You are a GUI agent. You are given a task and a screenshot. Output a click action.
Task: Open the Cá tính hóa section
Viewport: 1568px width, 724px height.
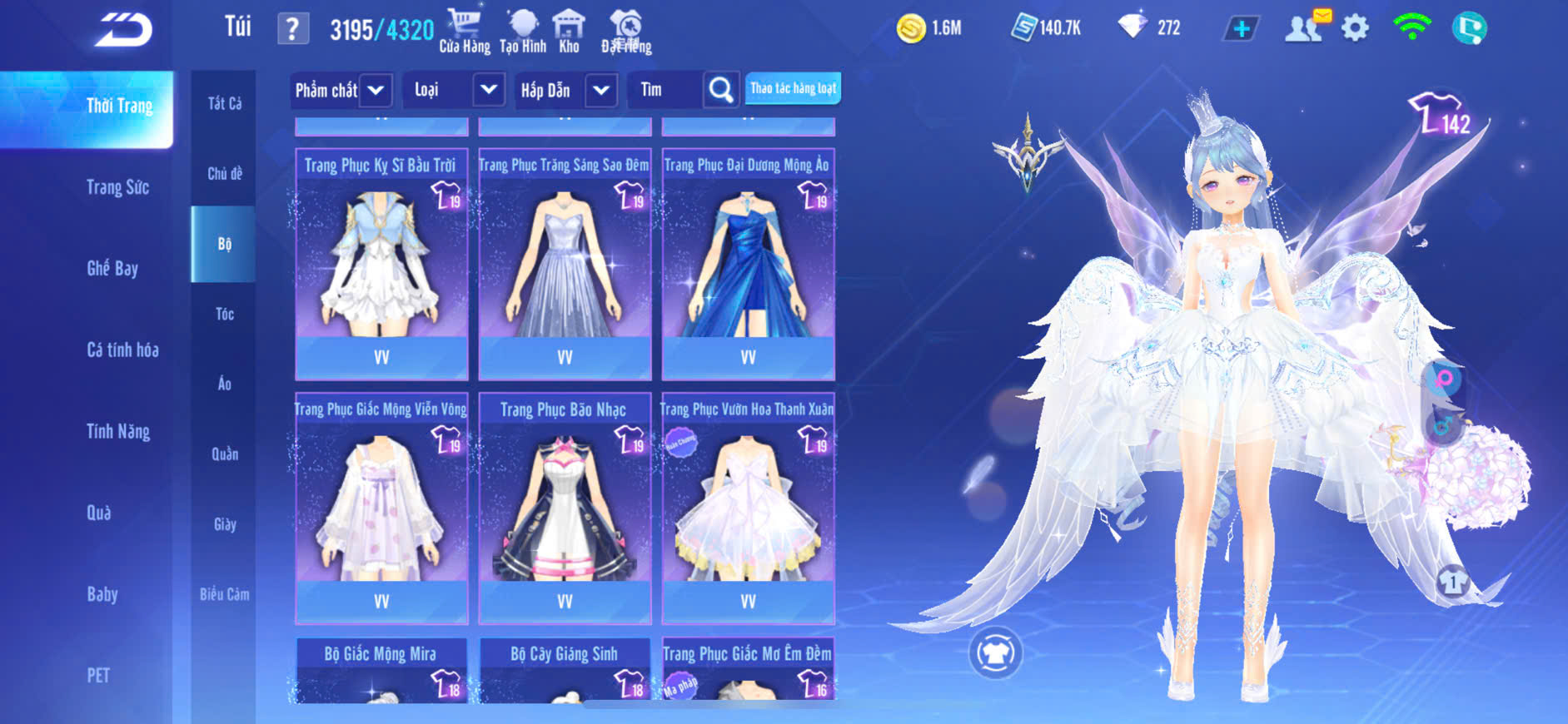122,350
